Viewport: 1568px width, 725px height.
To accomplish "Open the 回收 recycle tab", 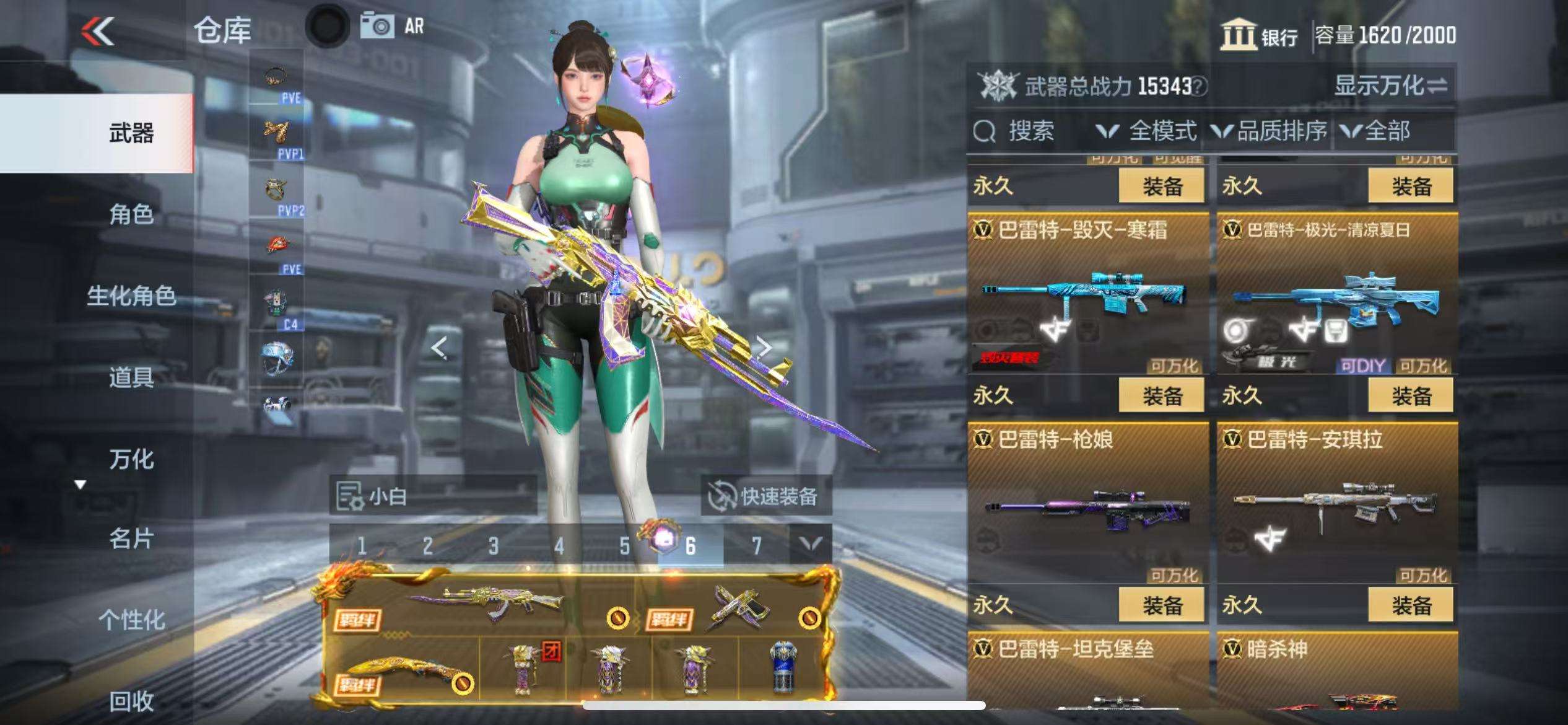I will pyautogui.click(x=131, y=701).
